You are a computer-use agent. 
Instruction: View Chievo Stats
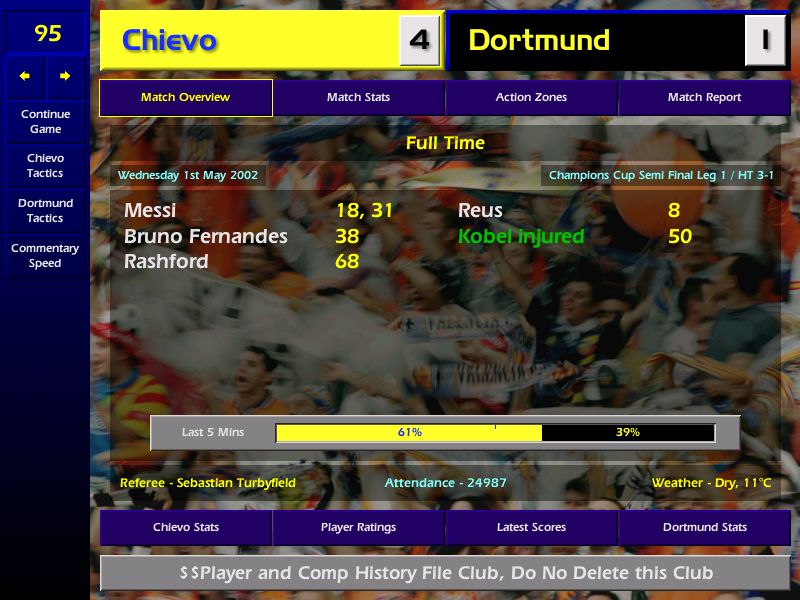185,527
